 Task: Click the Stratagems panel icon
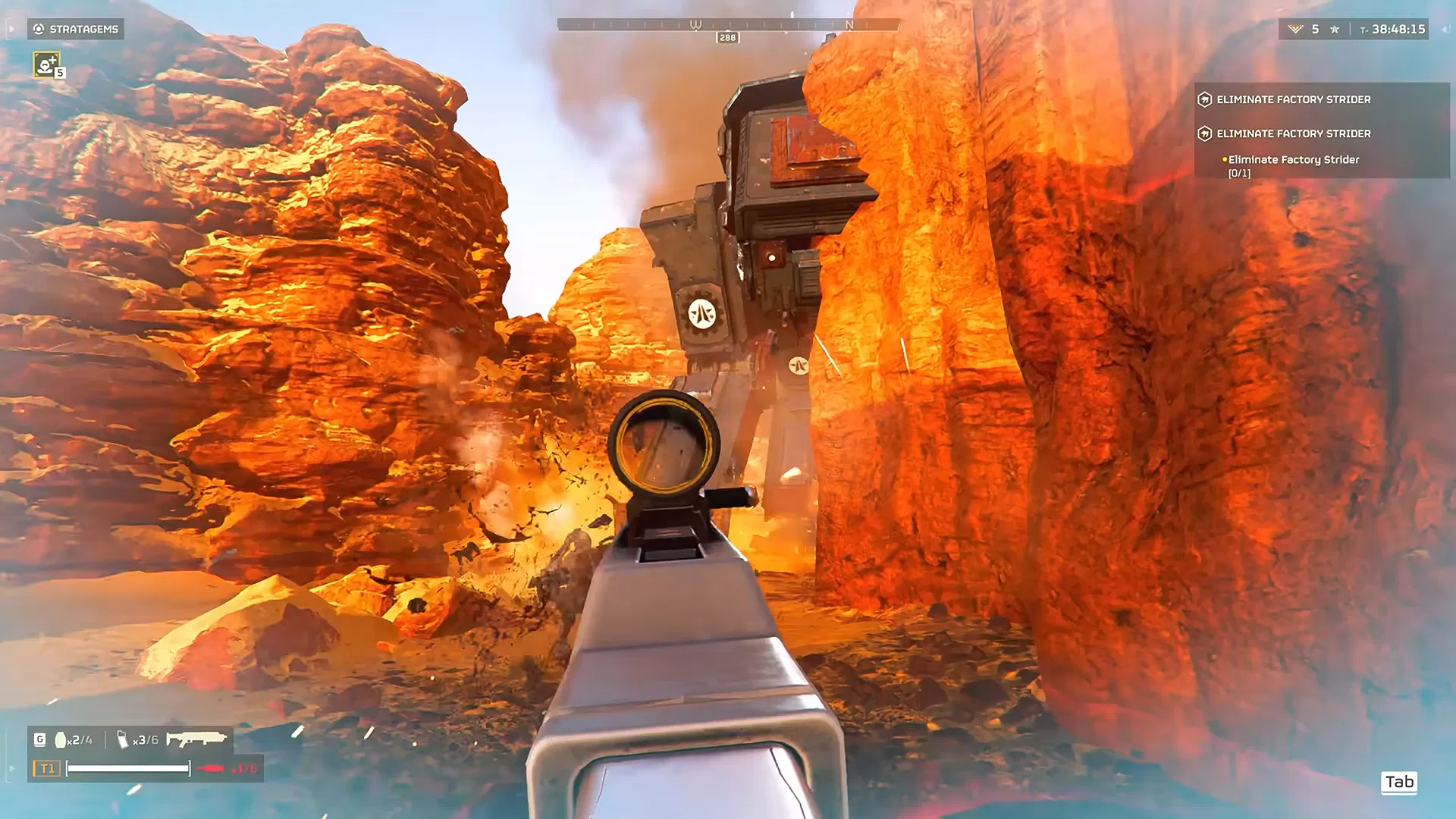[x=36, y=30]
